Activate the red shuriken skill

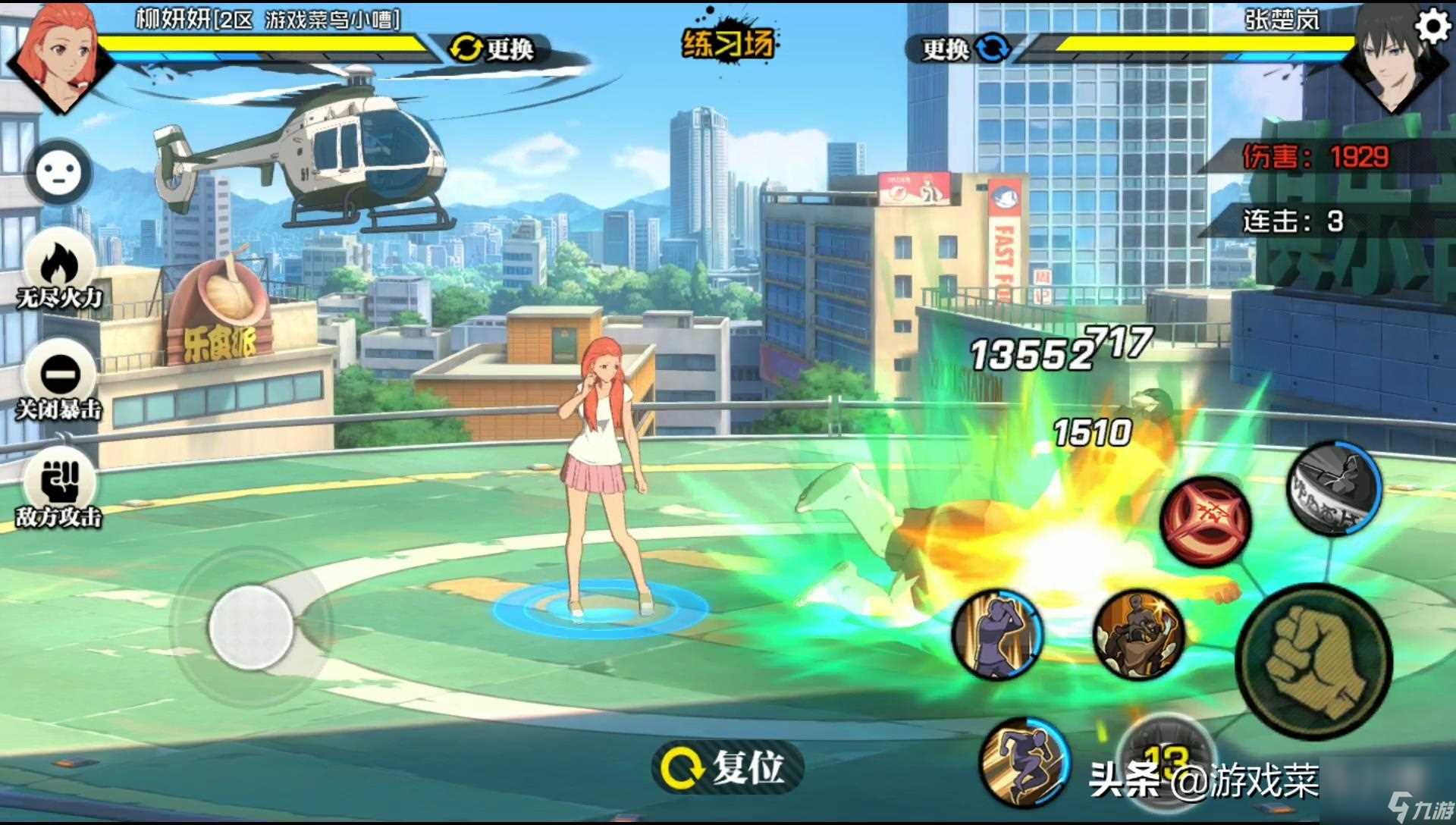pos(1206,522)
